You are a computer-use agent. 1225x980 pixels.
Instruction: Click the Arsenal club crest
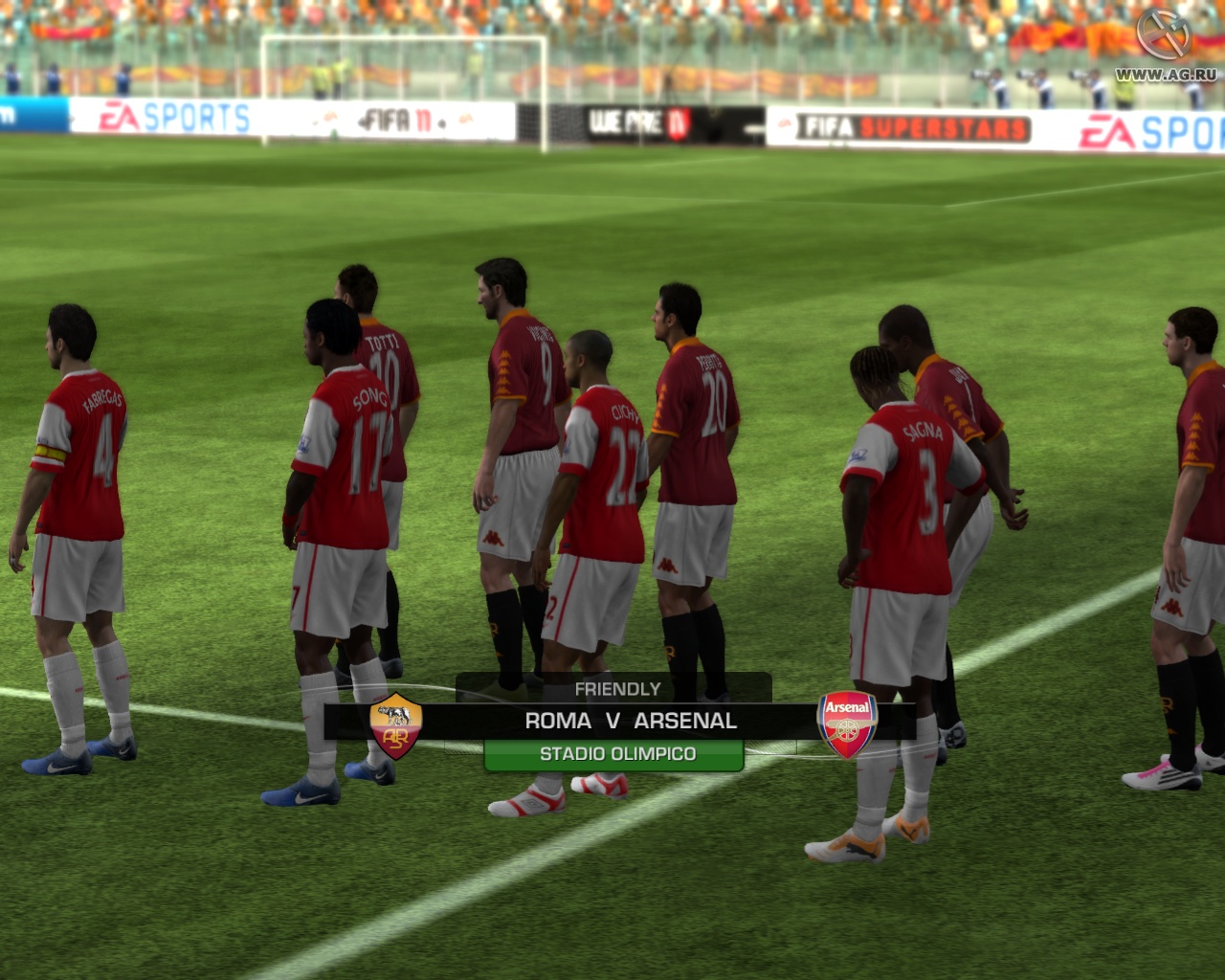coord(848,725)
